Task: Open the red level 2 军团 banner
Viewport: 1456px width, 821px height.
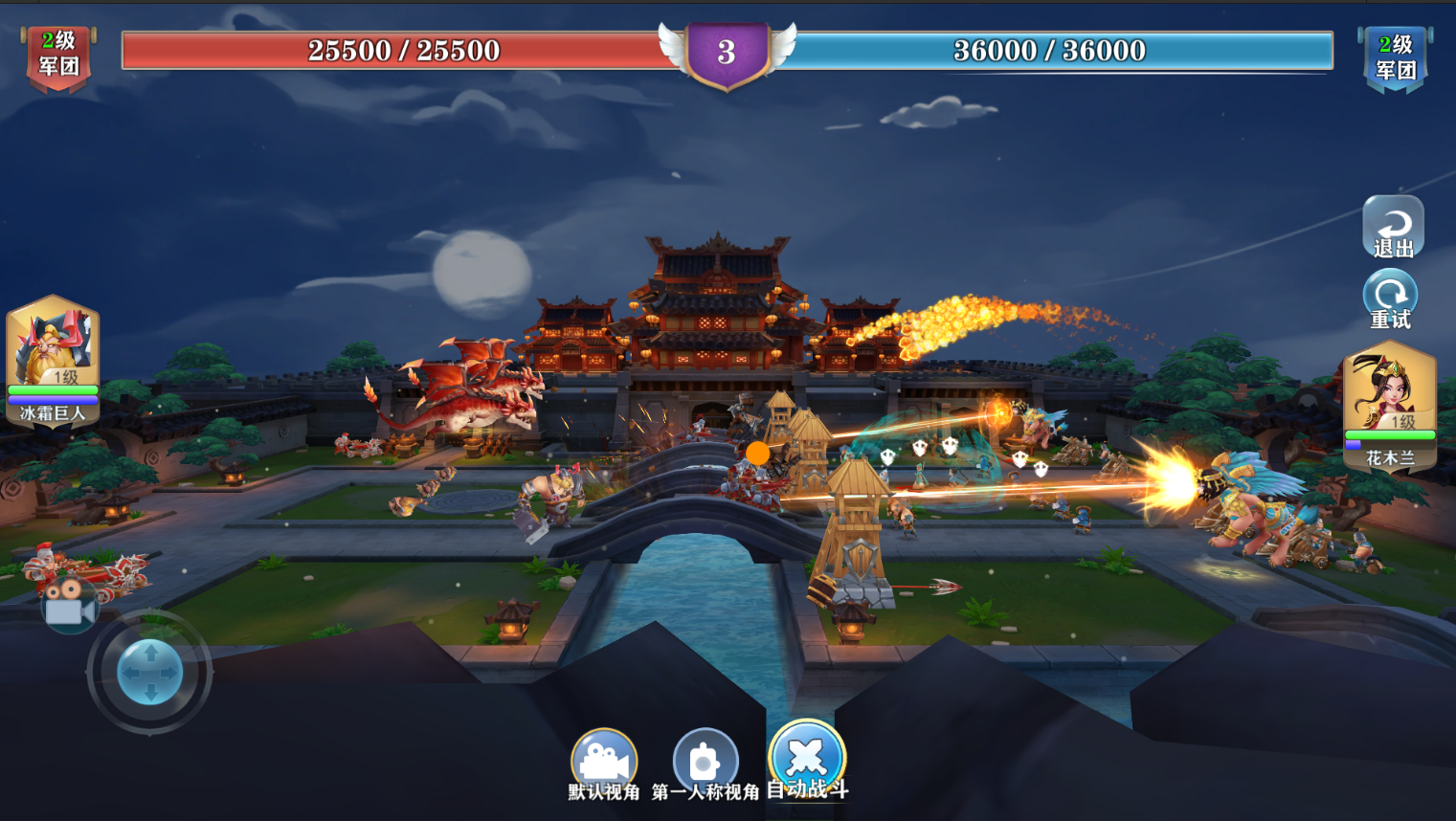Action: point(58,56)
